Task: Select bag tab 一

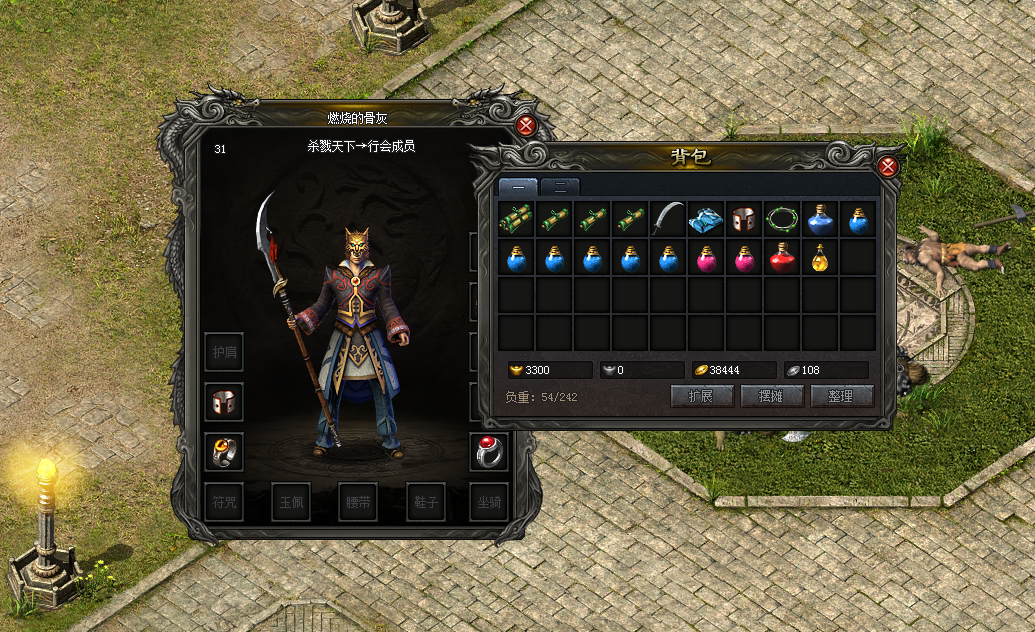Action: (x=518, y=186)
